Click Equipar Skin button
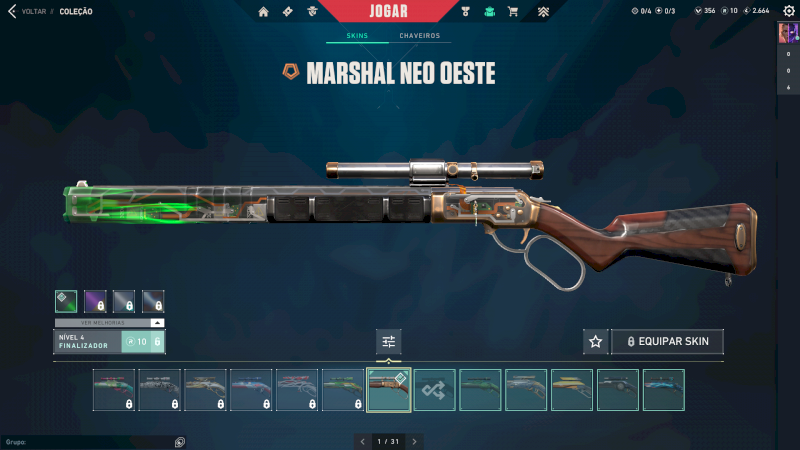The width and height of the screenshot is (800, 450). coord(668,342)
